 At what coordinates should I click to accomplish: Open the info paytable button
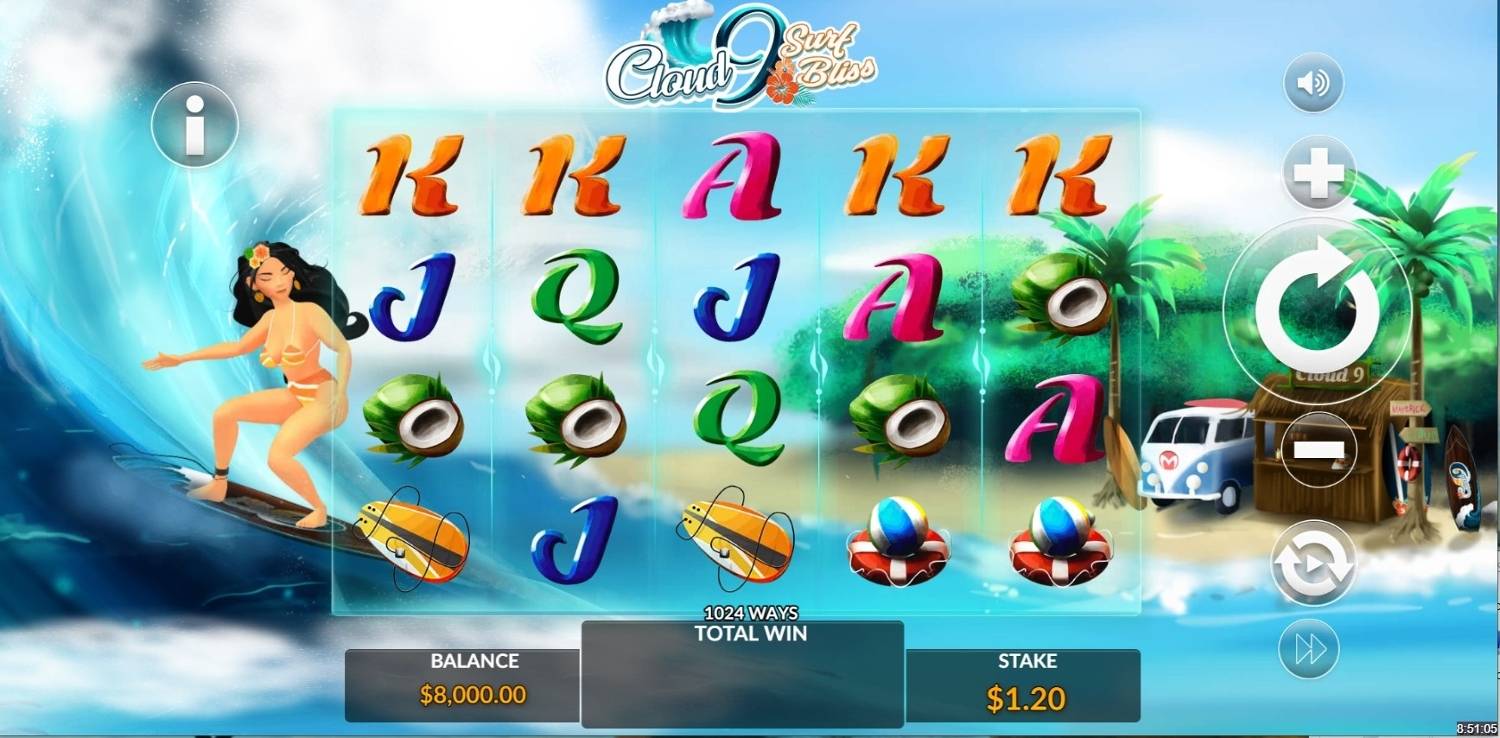pos(195,125)
